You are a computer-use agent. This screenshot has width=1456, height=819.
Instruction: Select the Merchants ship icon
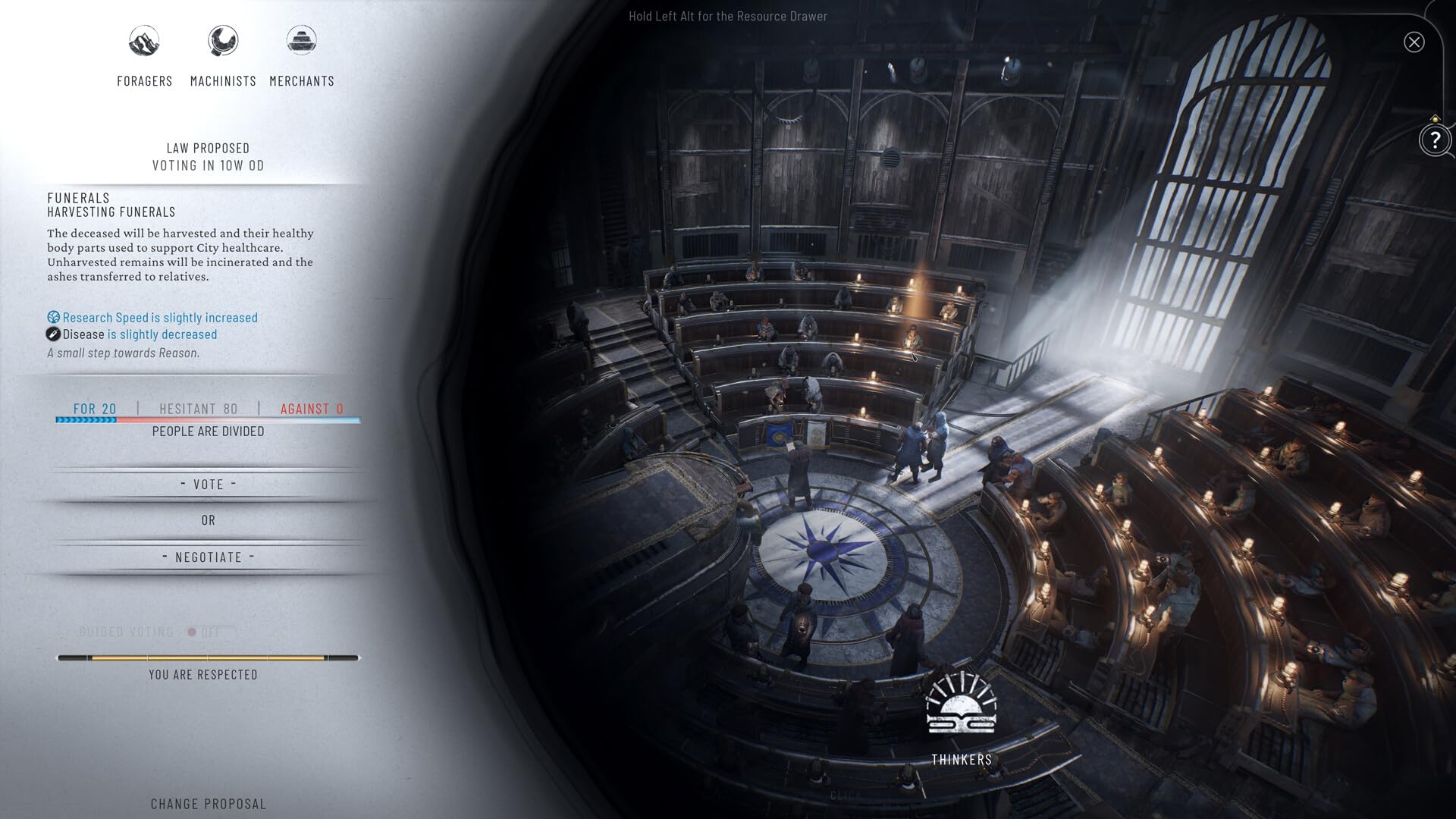pos(302,42)
